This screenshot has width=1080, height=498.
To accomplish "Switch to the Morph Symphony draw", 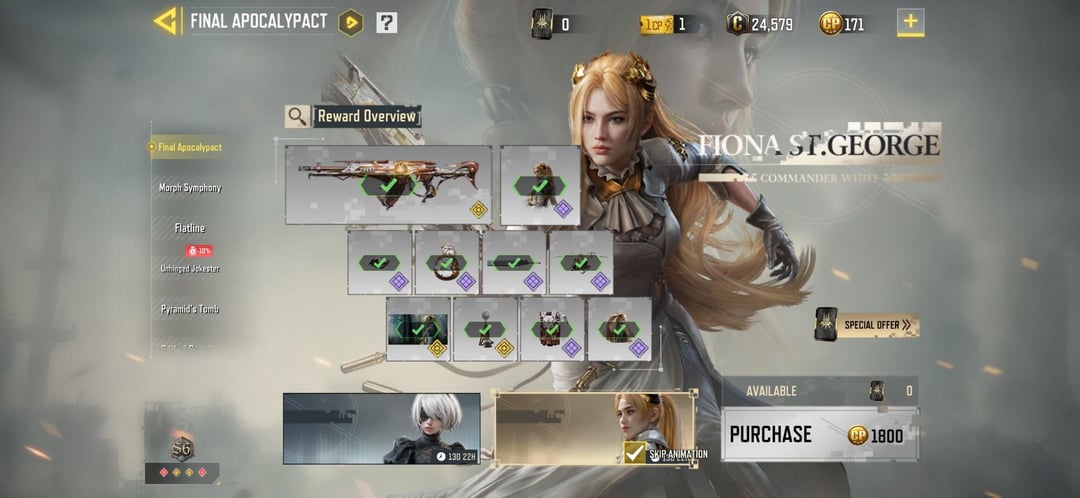I will 190,188.
